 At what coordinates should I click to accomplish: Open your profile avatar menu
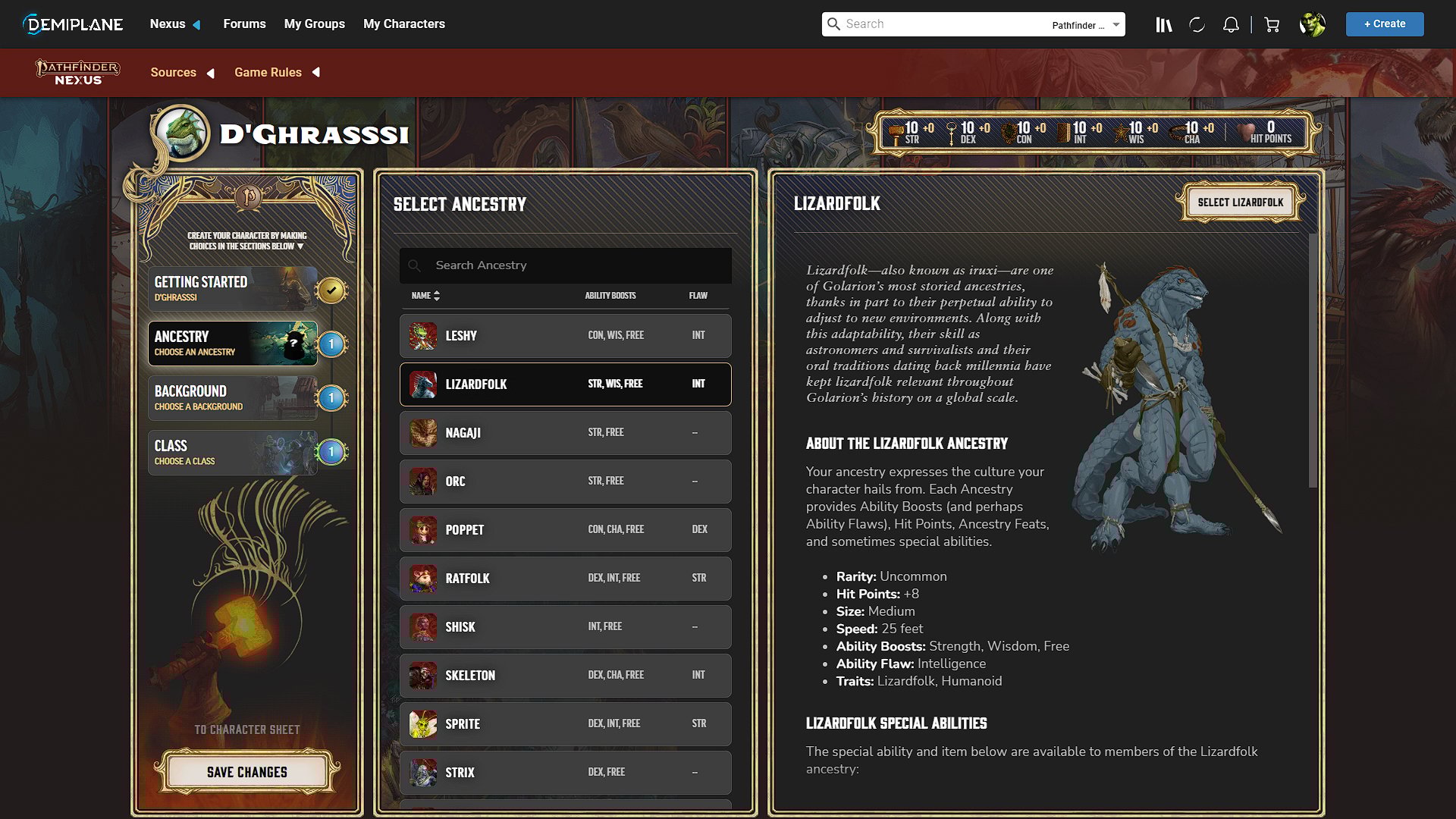1313,24
